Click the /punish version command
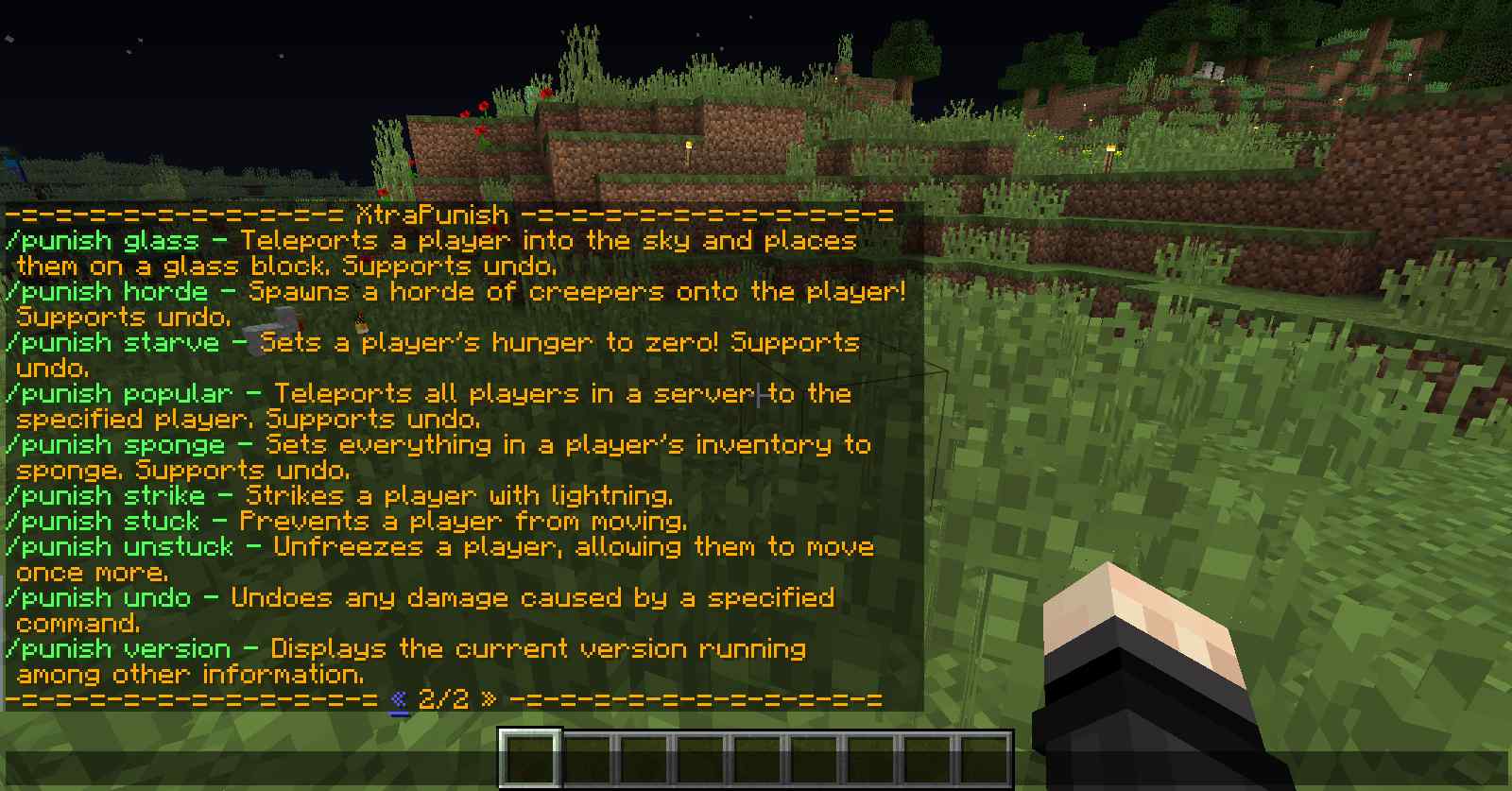This screenshot has width=1512, height=791. pyautogui.click(x=112, y=649)
